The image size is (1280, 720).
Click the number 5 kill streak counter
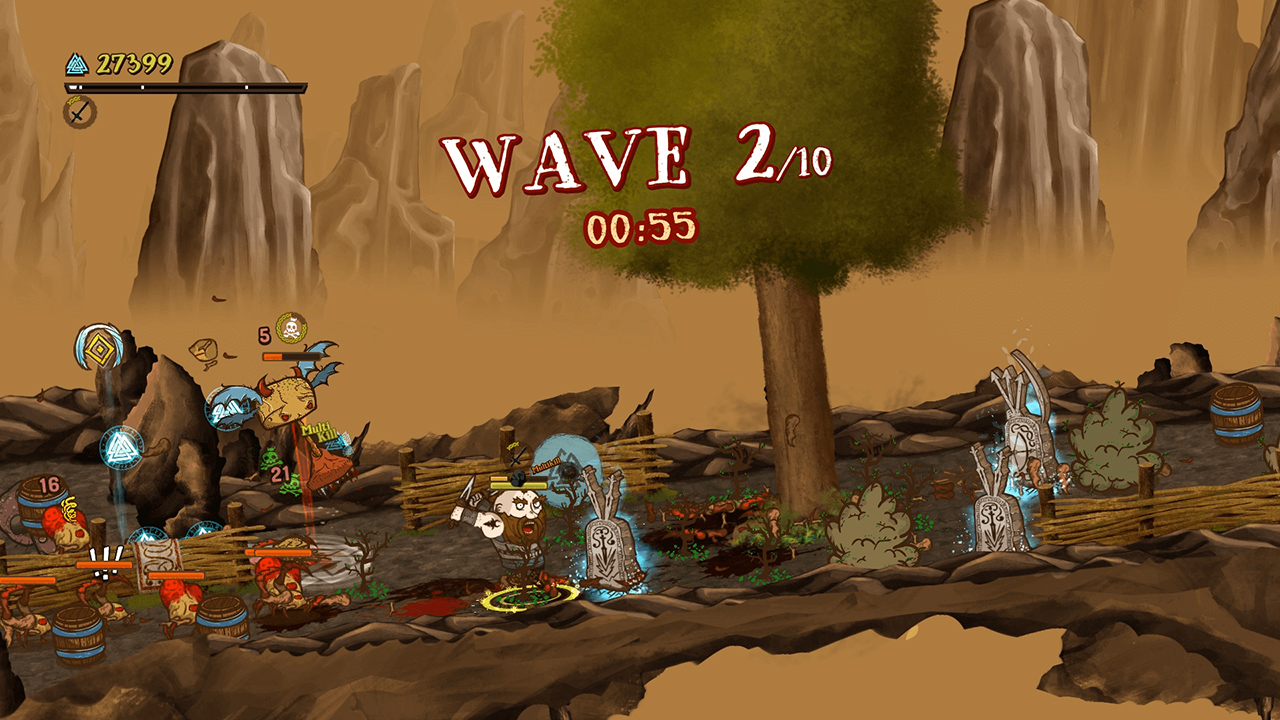[x=263, y=335]
